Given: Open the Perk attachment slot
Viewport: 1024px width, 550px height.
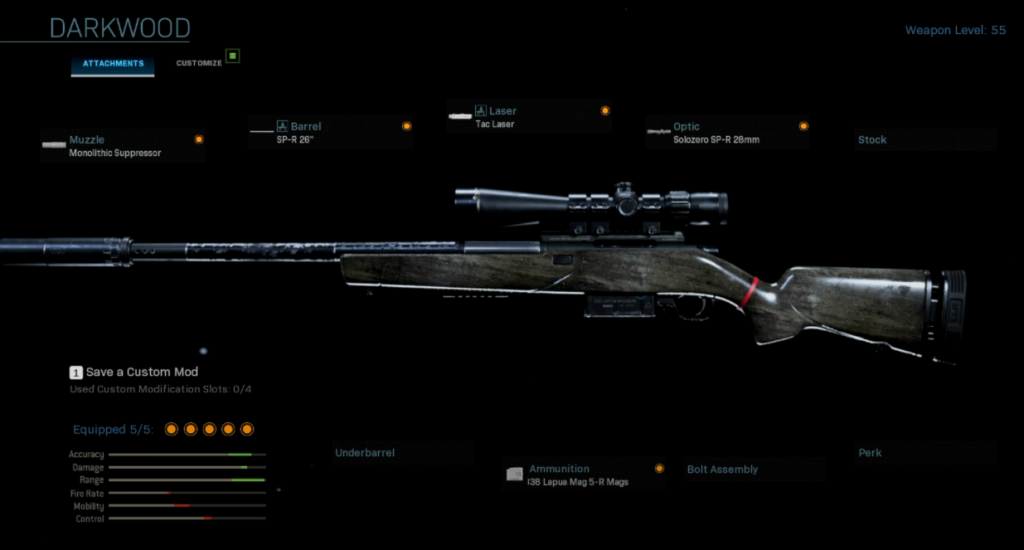Looking at the screenshot, I should pyautogui.click(x=925, y=453).
